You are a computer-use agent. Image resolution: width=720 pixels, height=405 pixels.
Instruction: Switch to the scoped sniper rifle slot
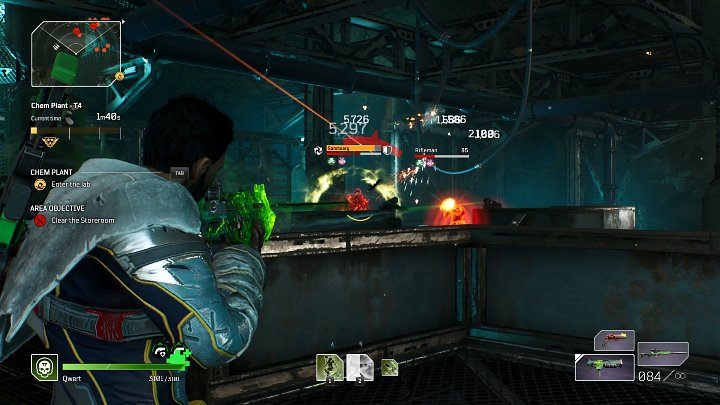663,352
